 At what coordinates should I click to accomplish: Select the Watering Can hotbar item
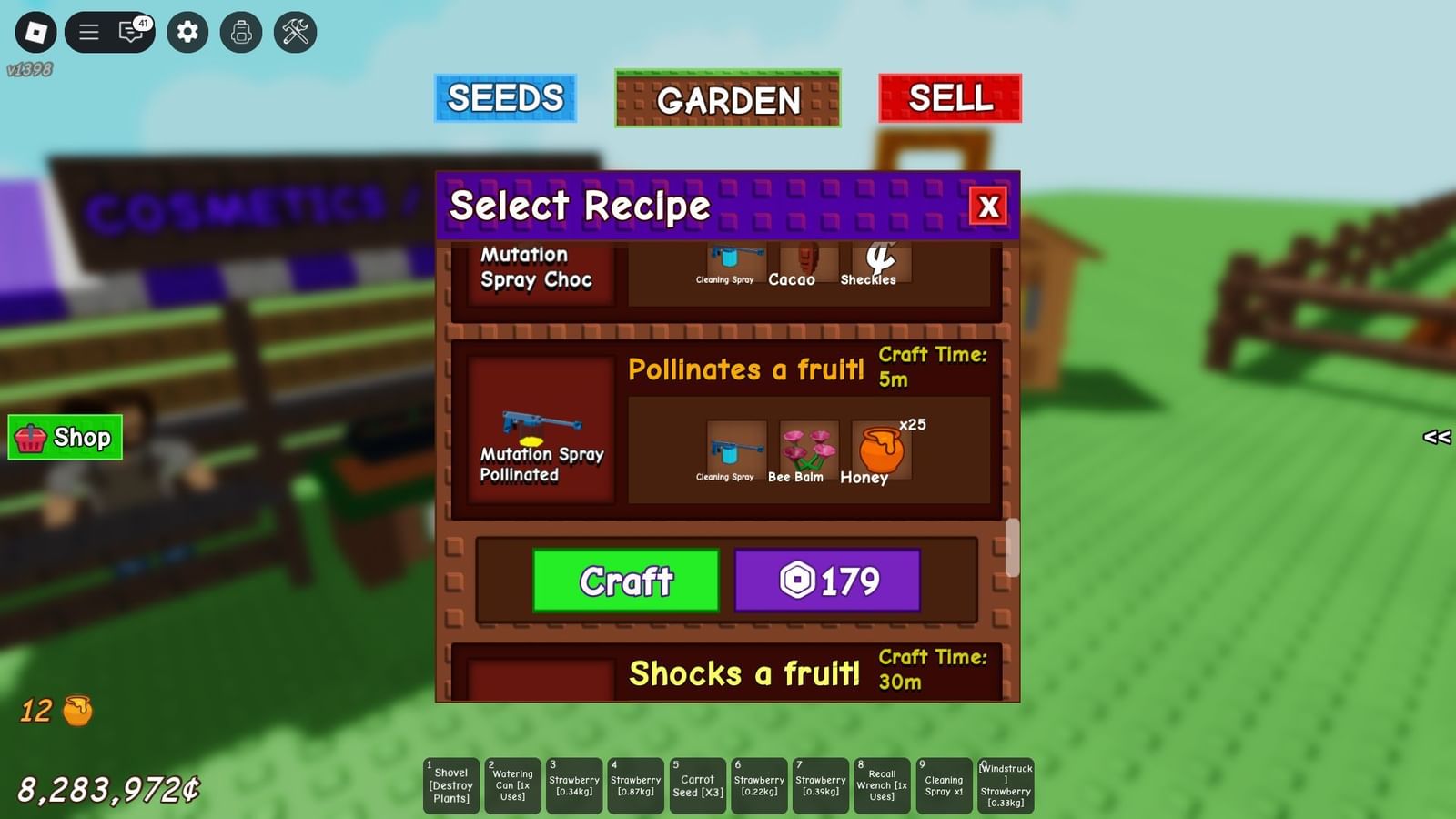(512, 784)
